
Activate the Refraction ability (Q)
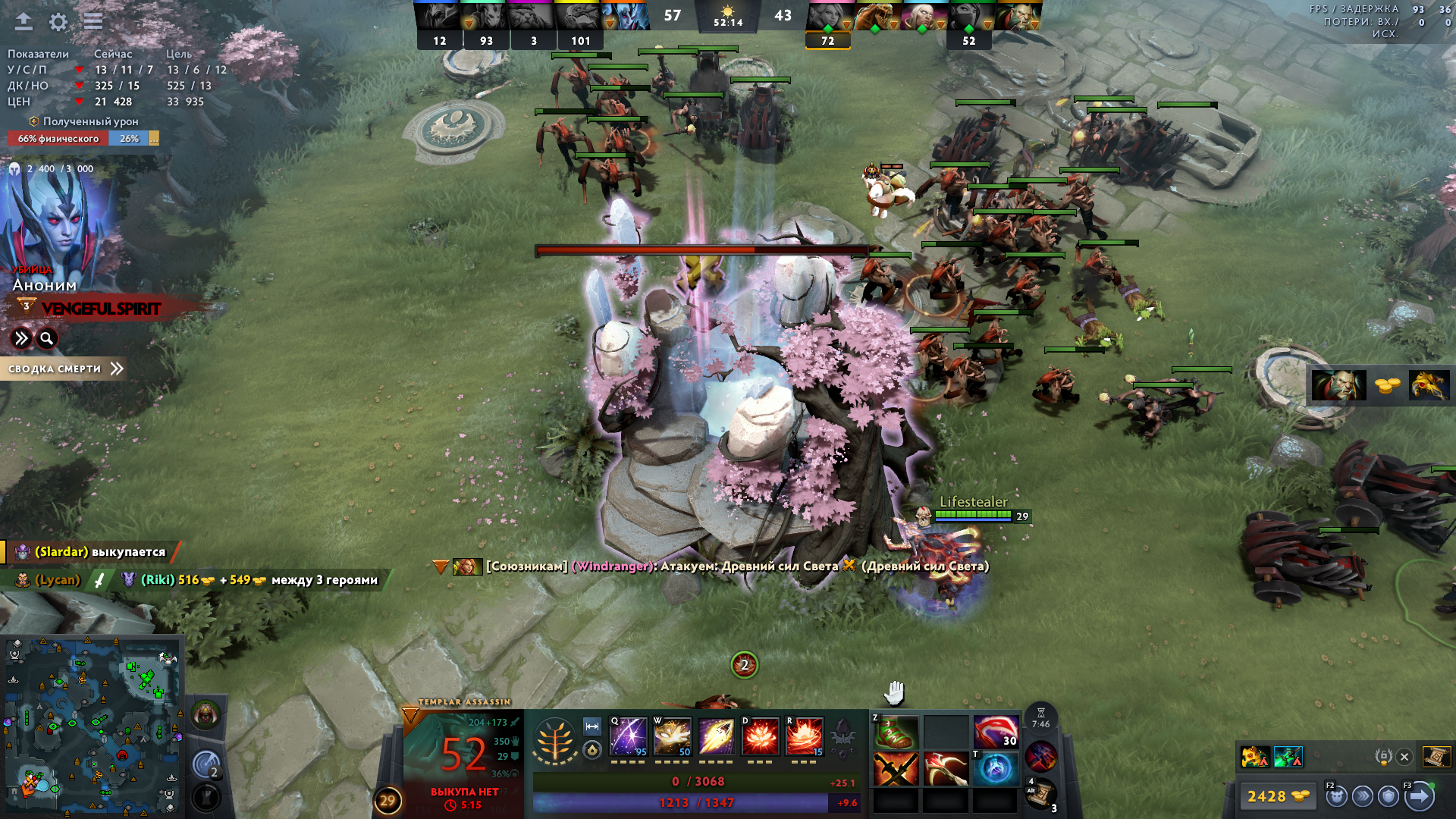[629, 736]
